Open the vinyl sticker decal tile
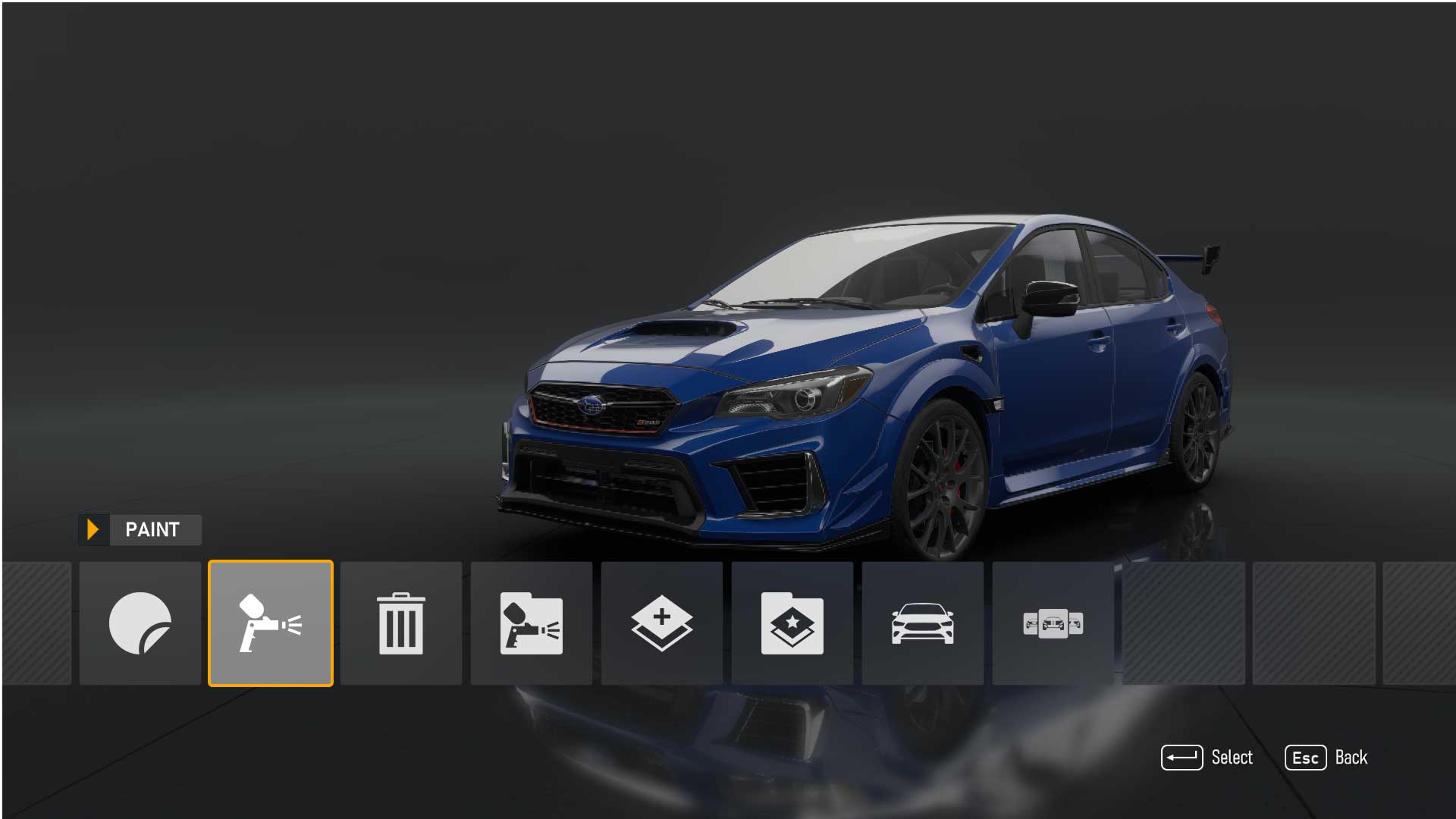1456x819 pixels. [x=140, y=623]
